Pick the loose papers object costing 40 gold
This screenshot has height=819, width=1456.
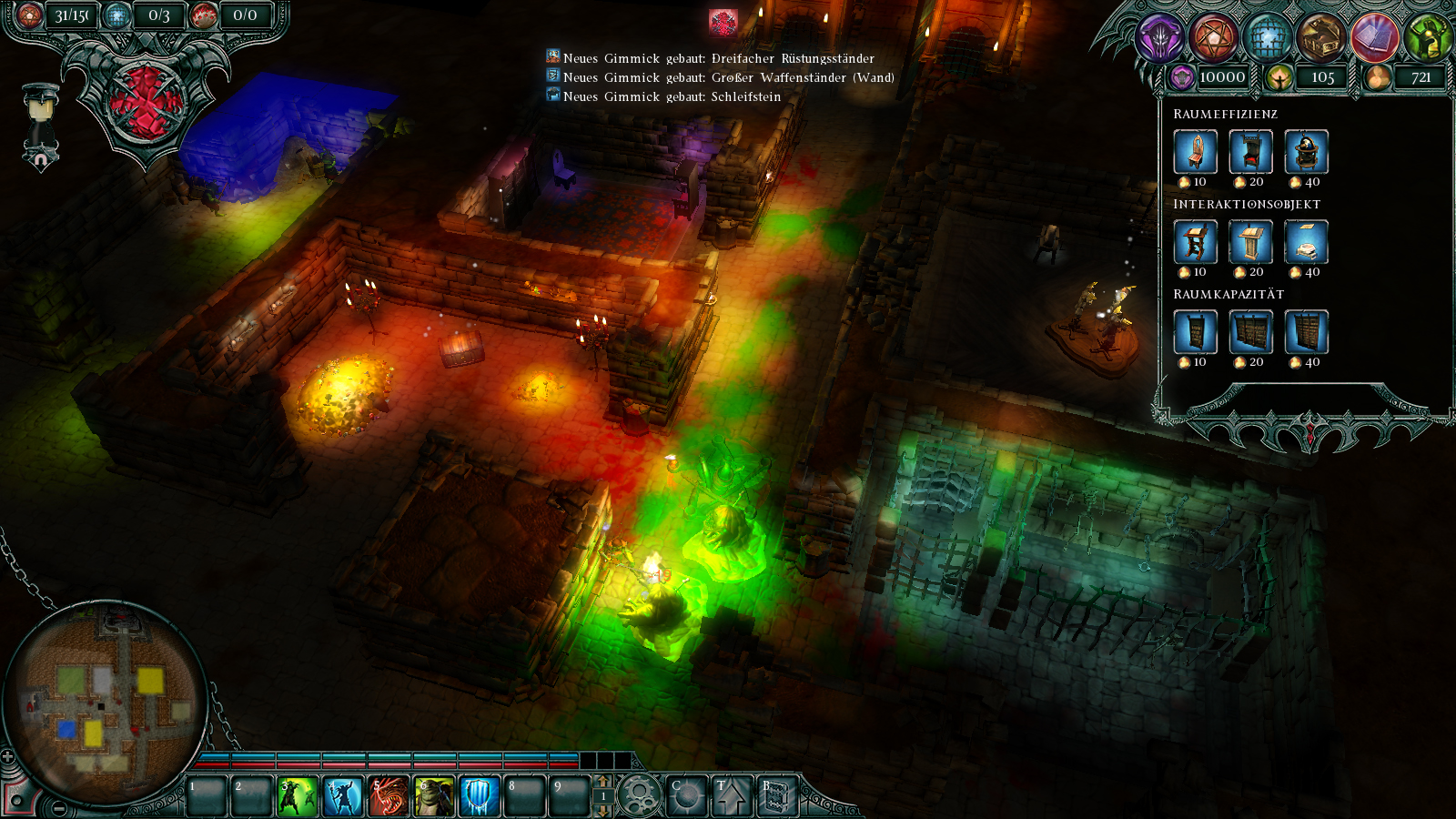tap(1308, 243)
